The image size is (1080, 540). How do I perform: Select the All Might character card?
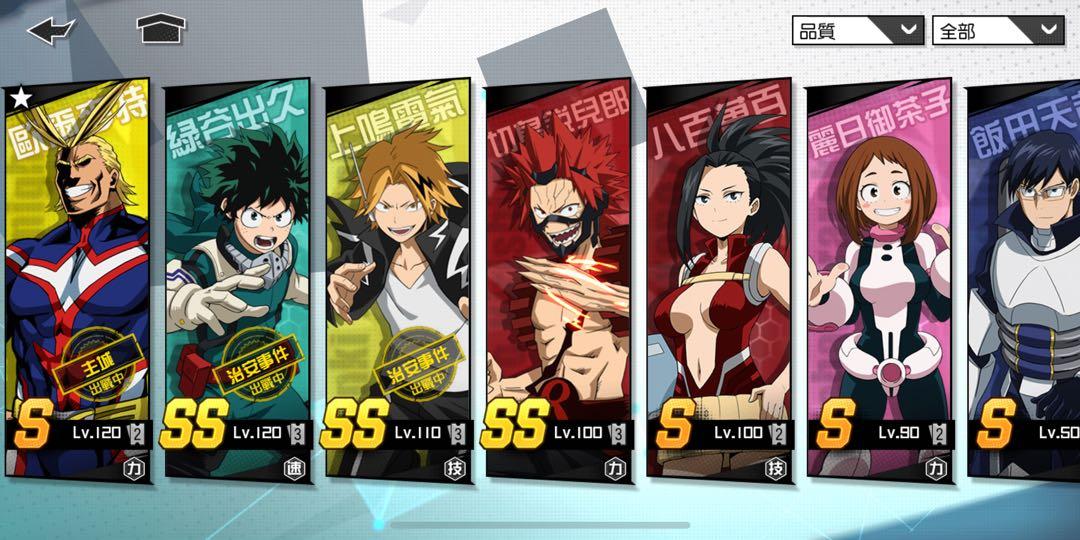point(76,280)
